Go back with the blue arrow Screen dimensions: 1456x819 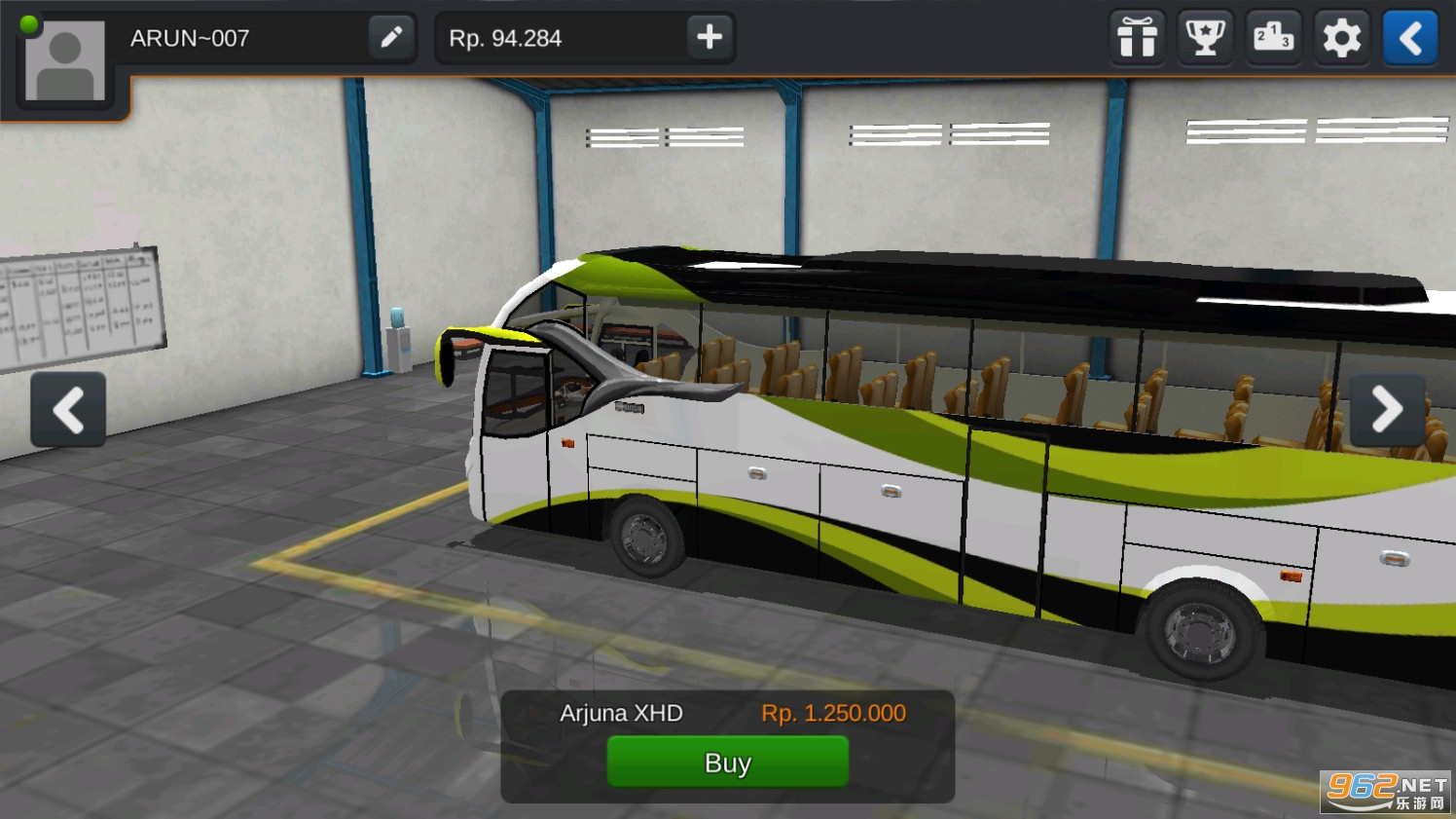coord(1410,38)
